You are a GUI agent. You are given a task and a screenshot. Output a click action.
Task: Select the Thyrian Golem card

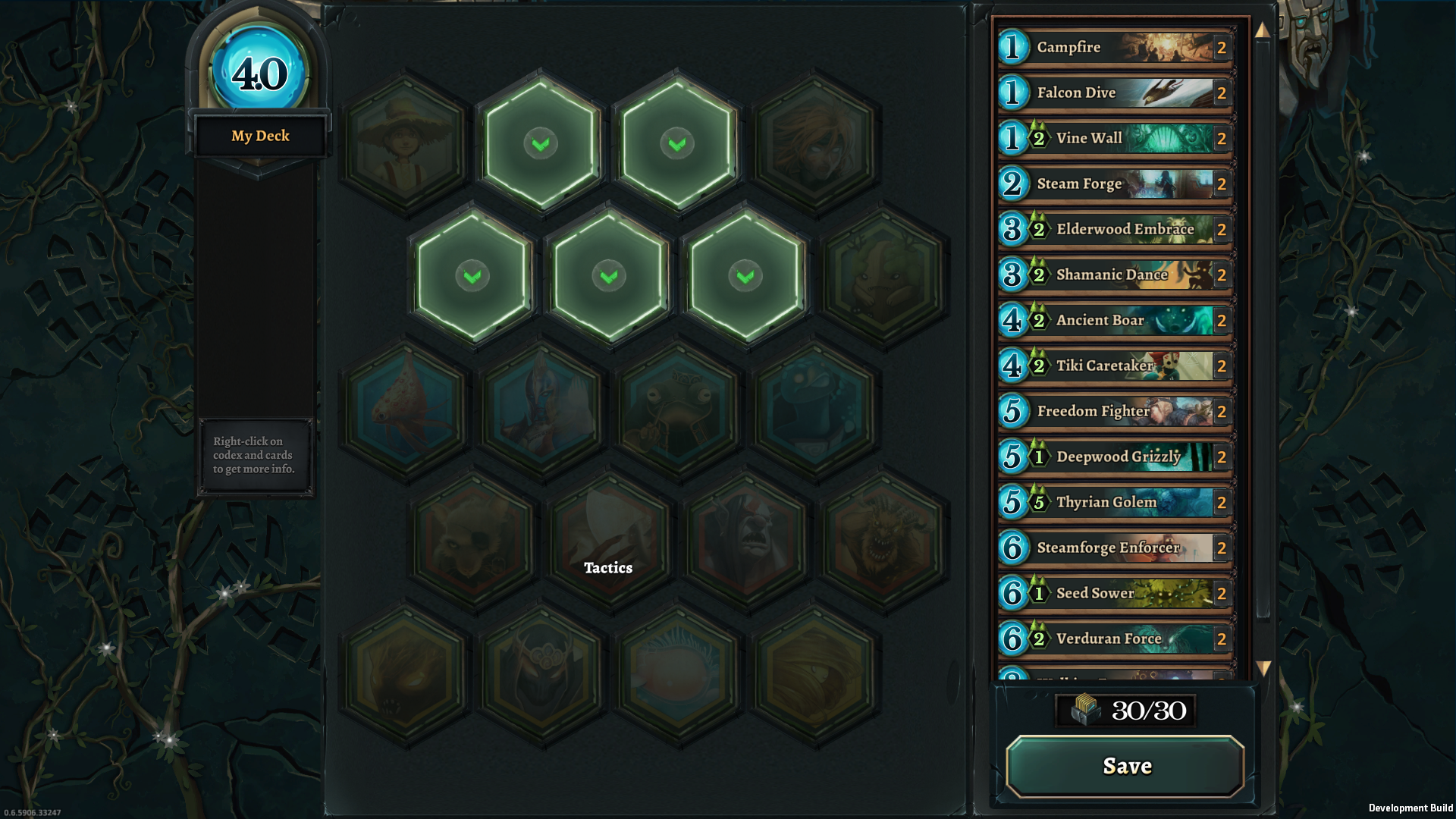point(1115,502)
